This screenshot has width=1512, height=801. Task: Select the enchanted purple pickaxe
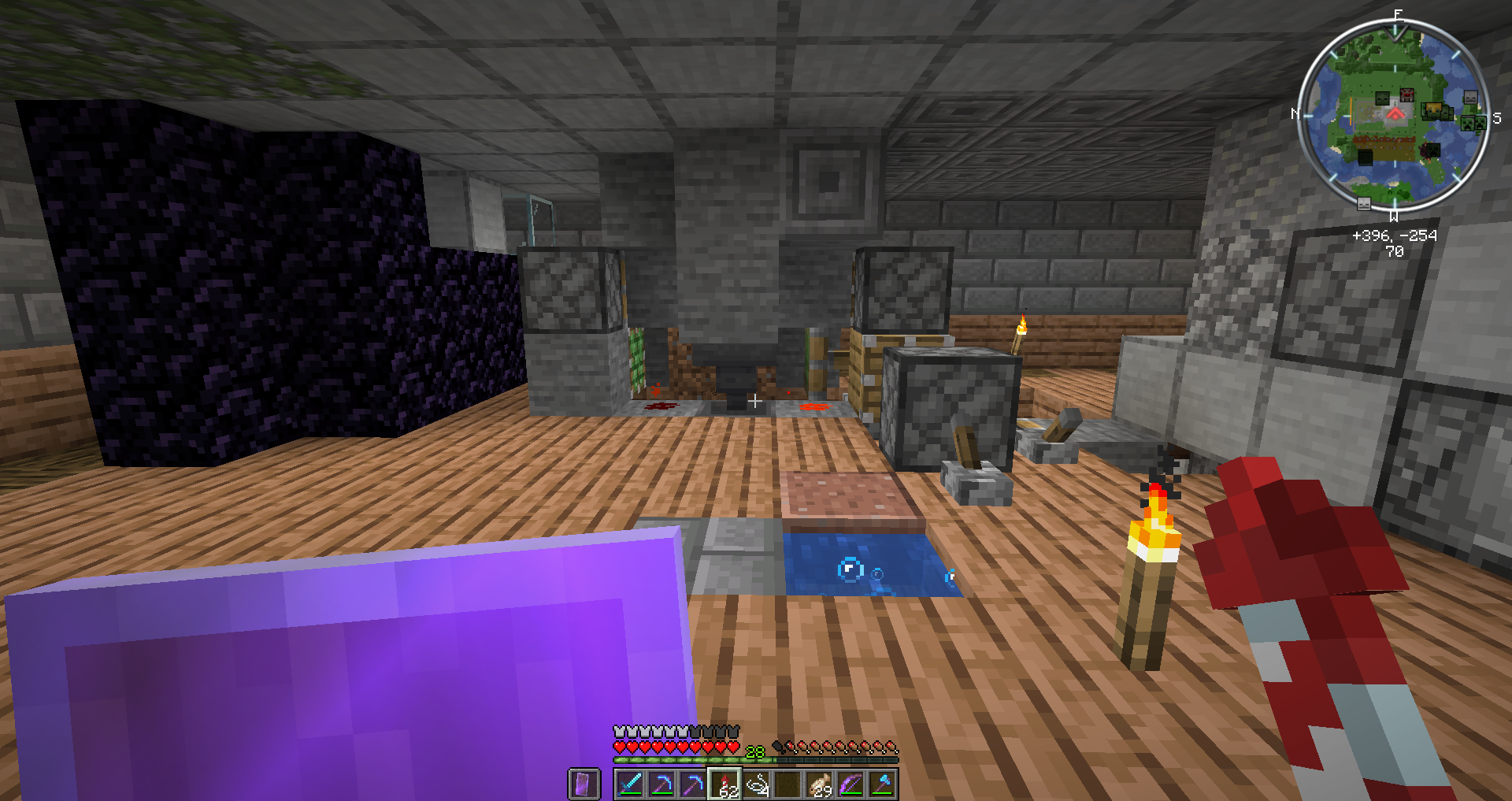[x=693, y=782]
